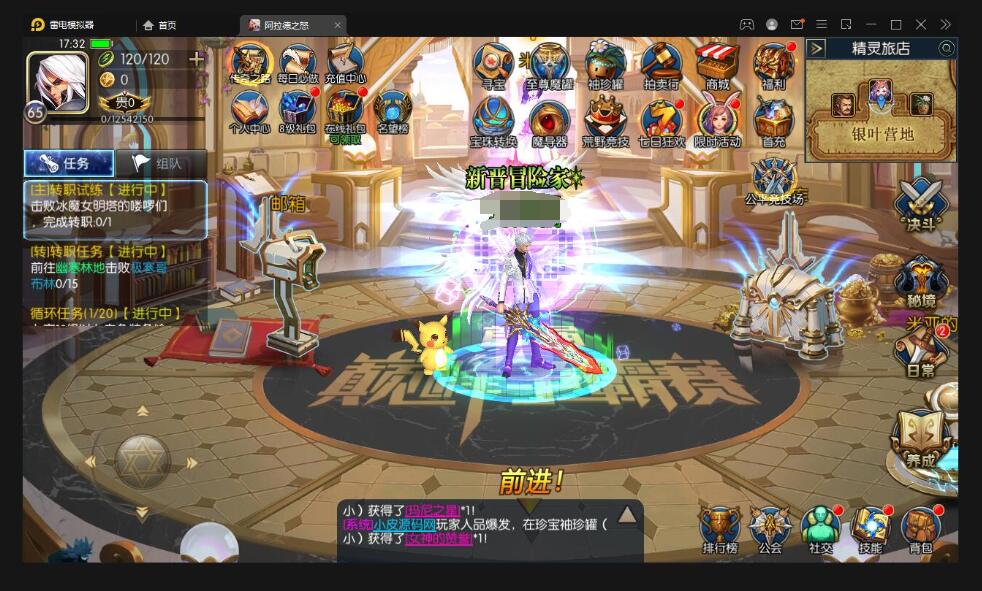Screen dimensions: 982x591
Task: Close the 阿拉德之怒 emulator tab
Action: click(x=338, y=24)
